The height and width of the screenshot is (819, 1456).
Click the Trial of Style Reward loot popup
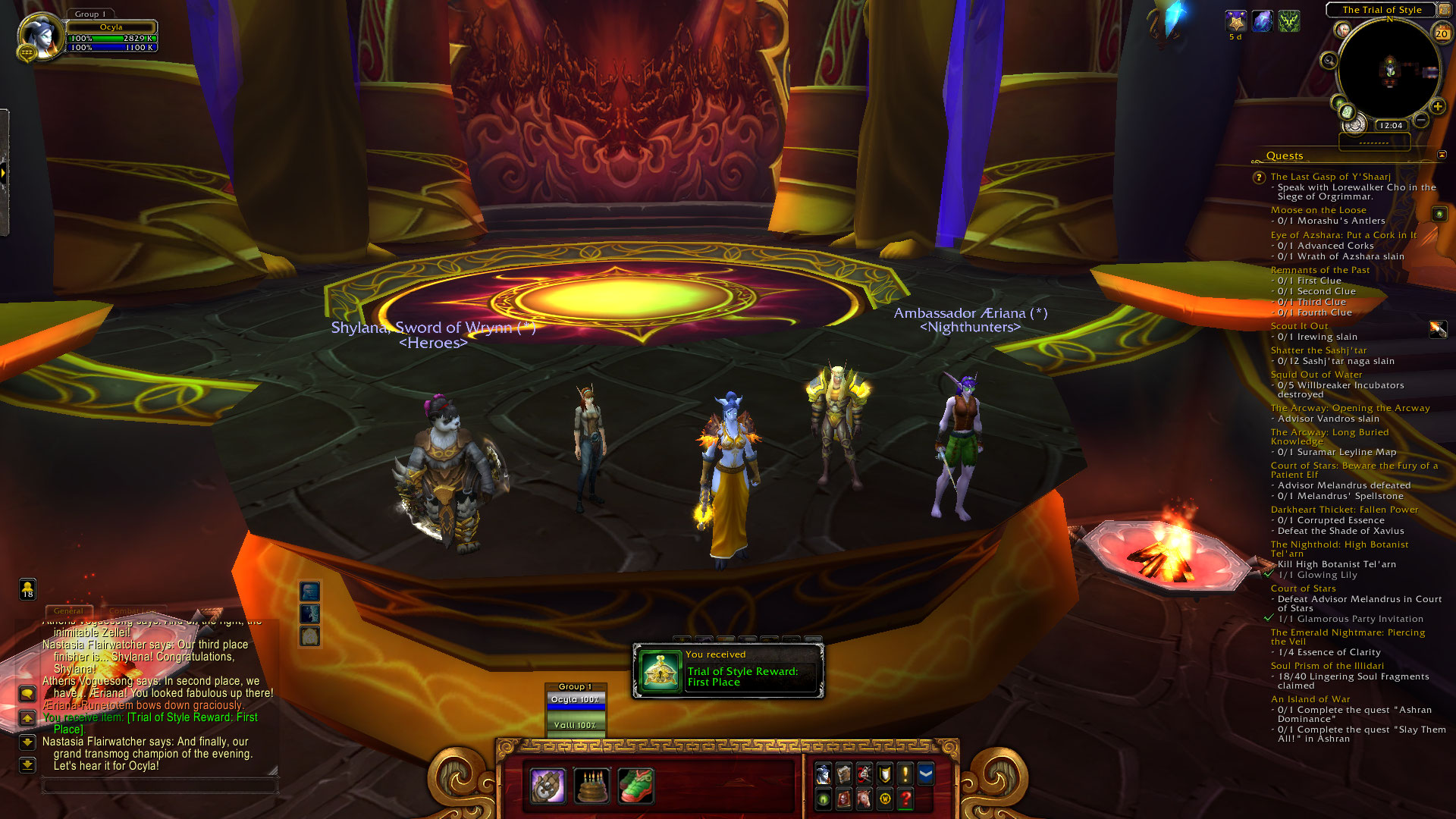click(728, 671)
